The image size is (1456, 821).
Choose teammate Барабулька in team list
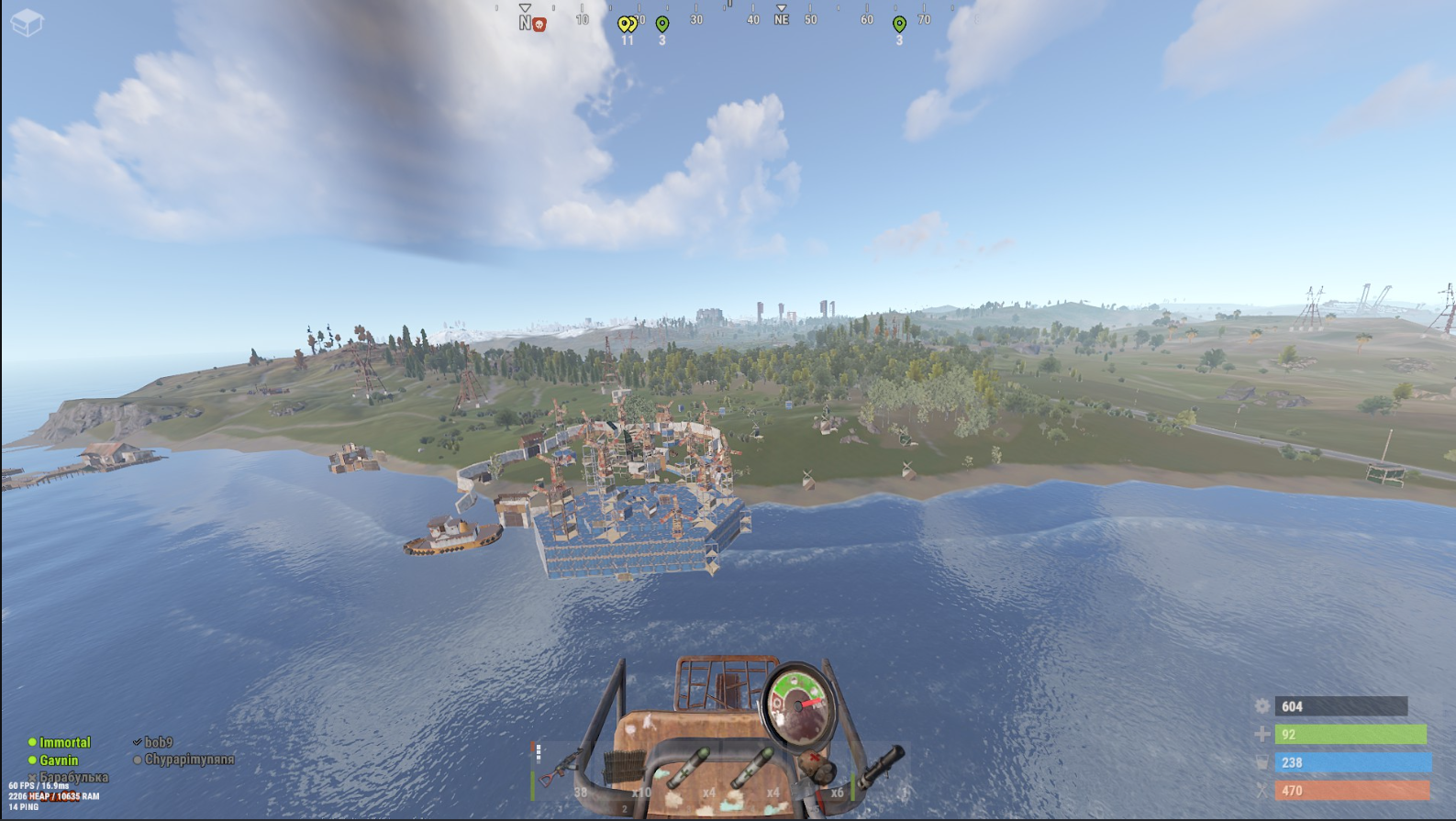pos(73,777)
